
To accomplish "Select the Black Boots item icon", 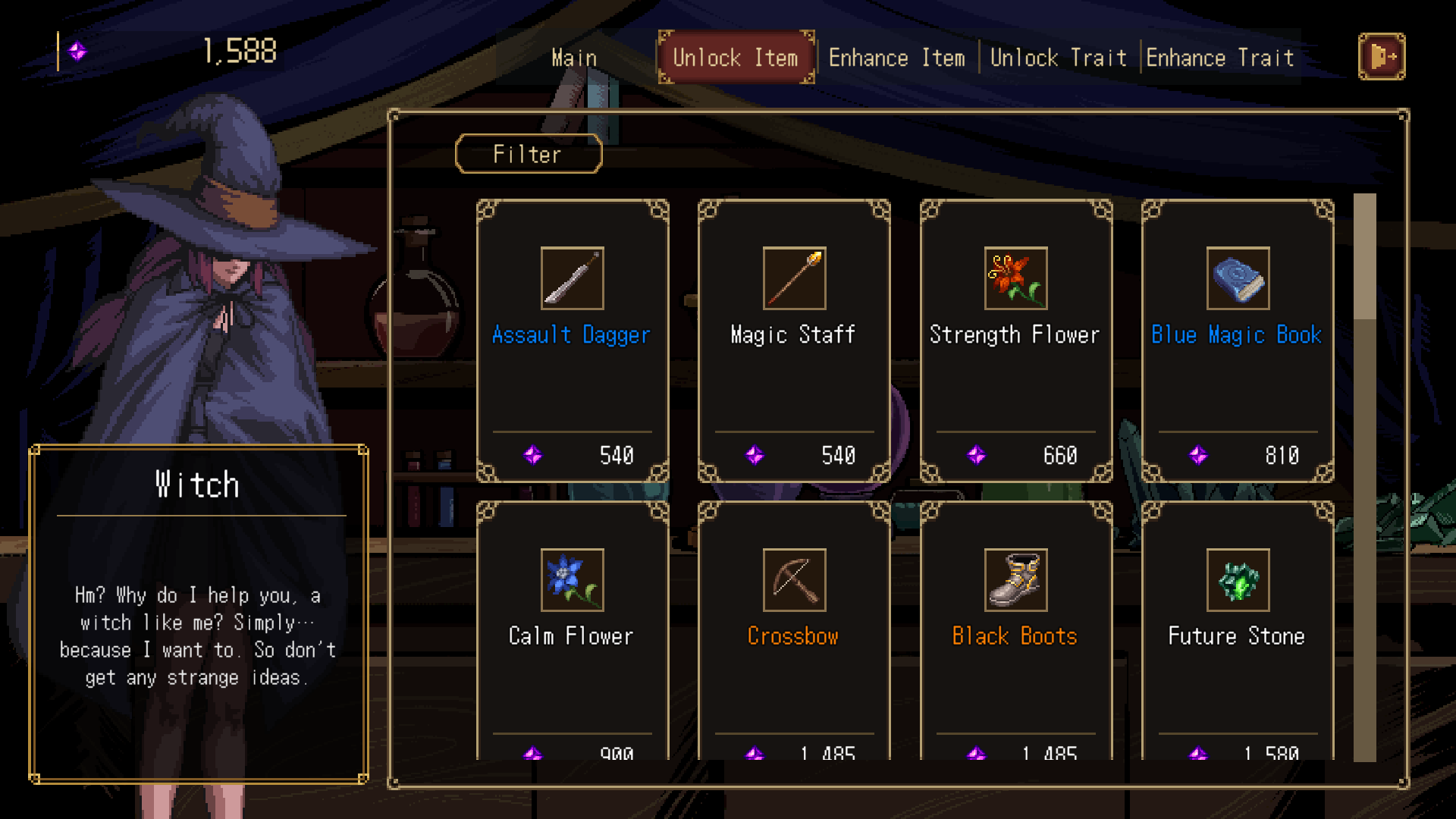I will [x=1015, y=581].
